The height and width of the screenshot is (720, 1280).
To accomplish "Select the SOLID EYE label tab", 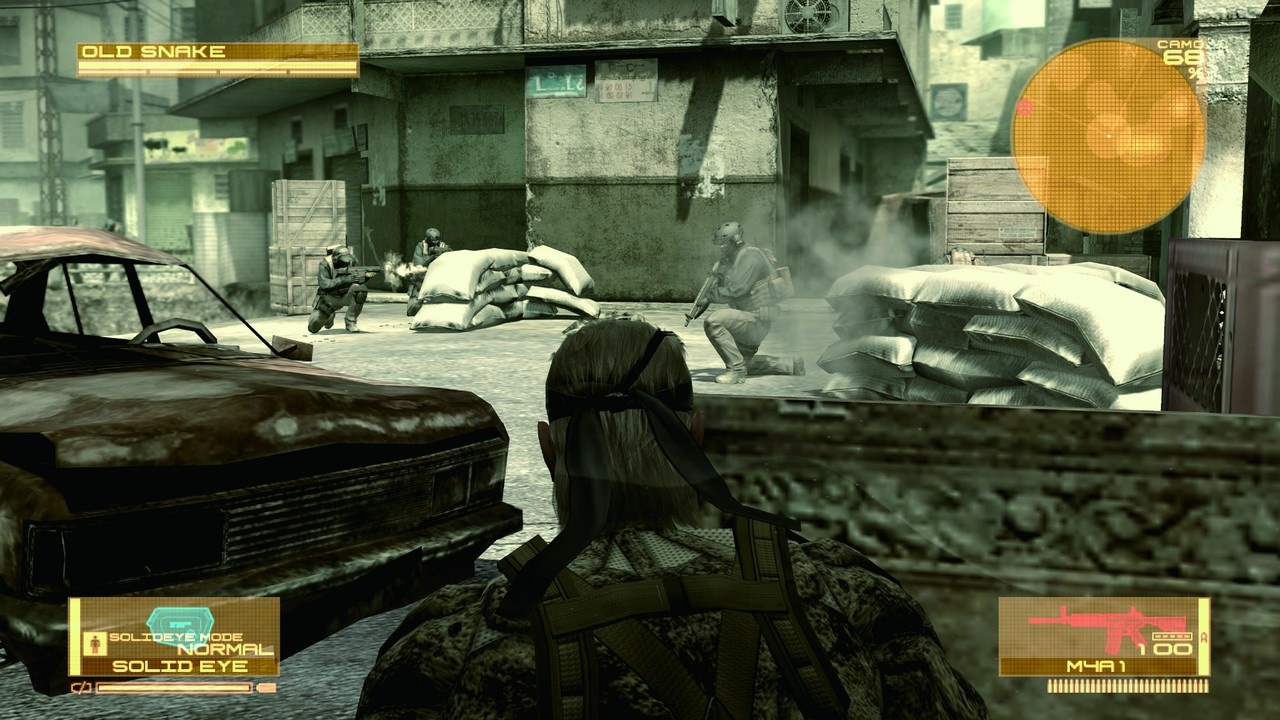I will pos(179,664).
